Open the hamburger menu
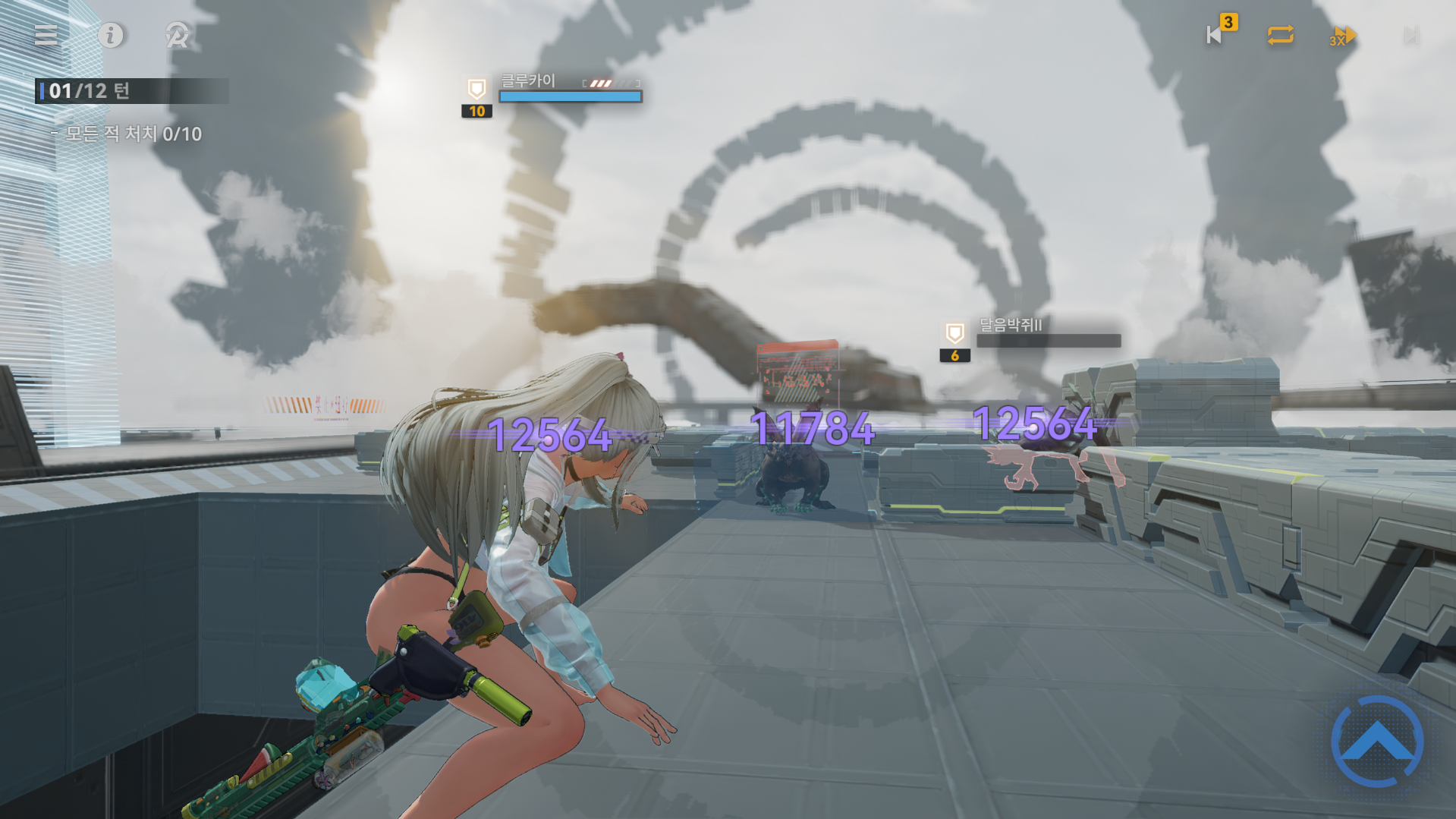Image resolution: width=1456 pixels, height=819 pixels. click(x=46, y=35)
